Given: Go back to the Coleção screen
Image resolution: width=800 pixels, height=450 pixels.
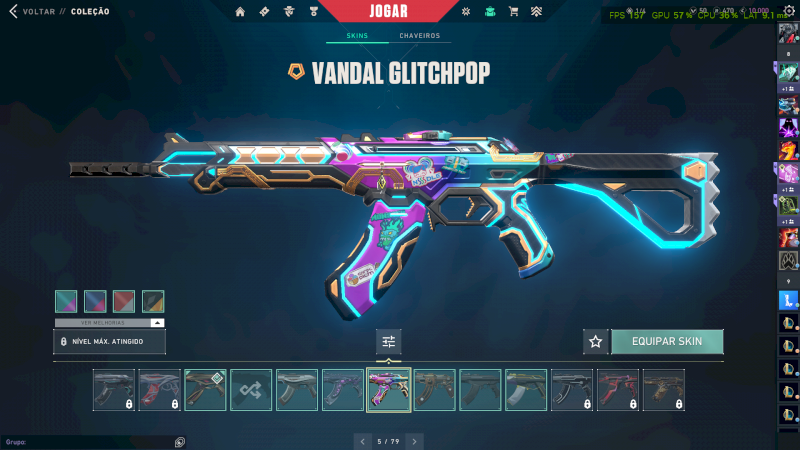Looking at the screenshot, I should [x=38, y=11].
